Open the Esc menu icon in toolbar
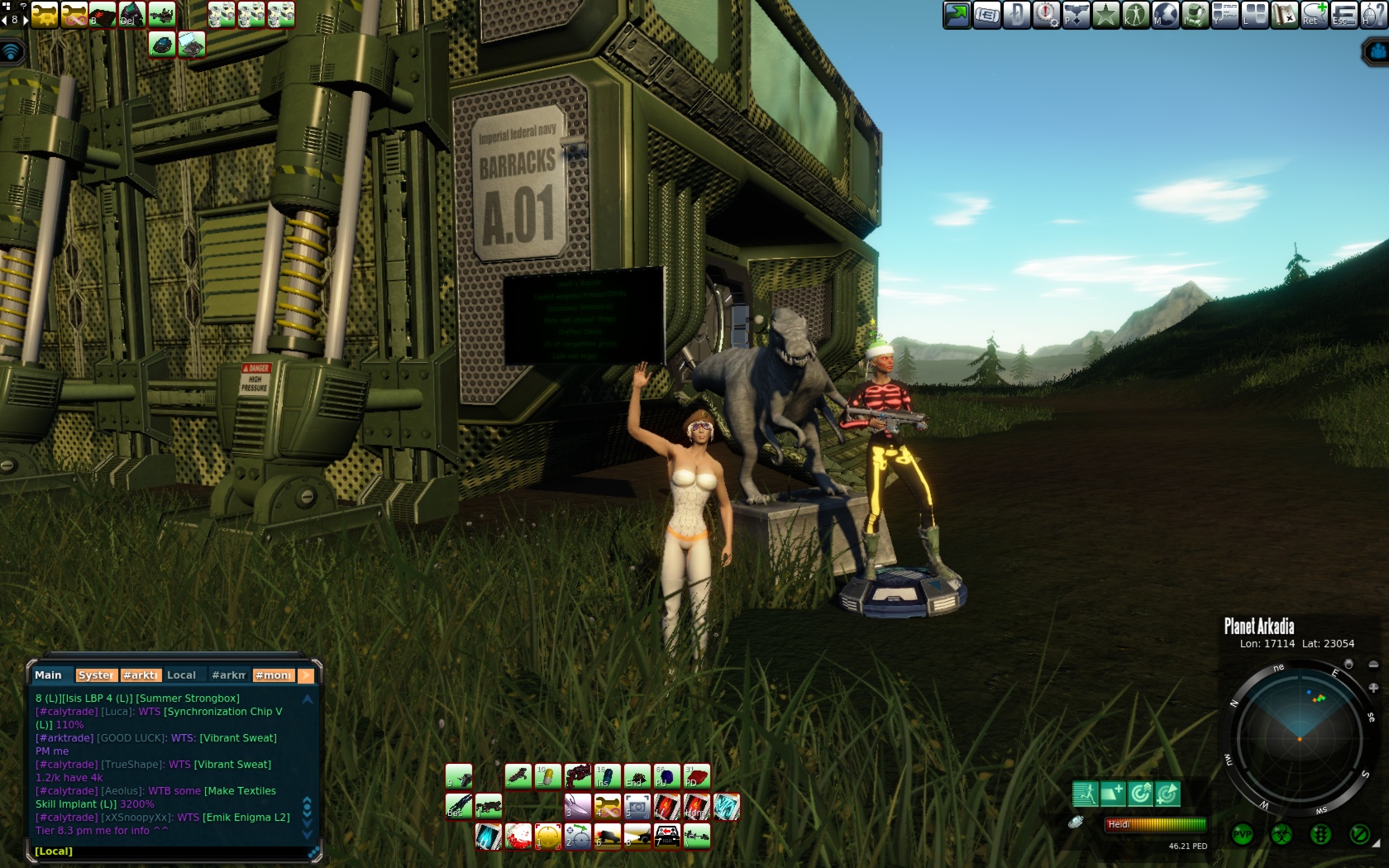The width and height of the screenshot is (1389, 868). point(1343,14)
